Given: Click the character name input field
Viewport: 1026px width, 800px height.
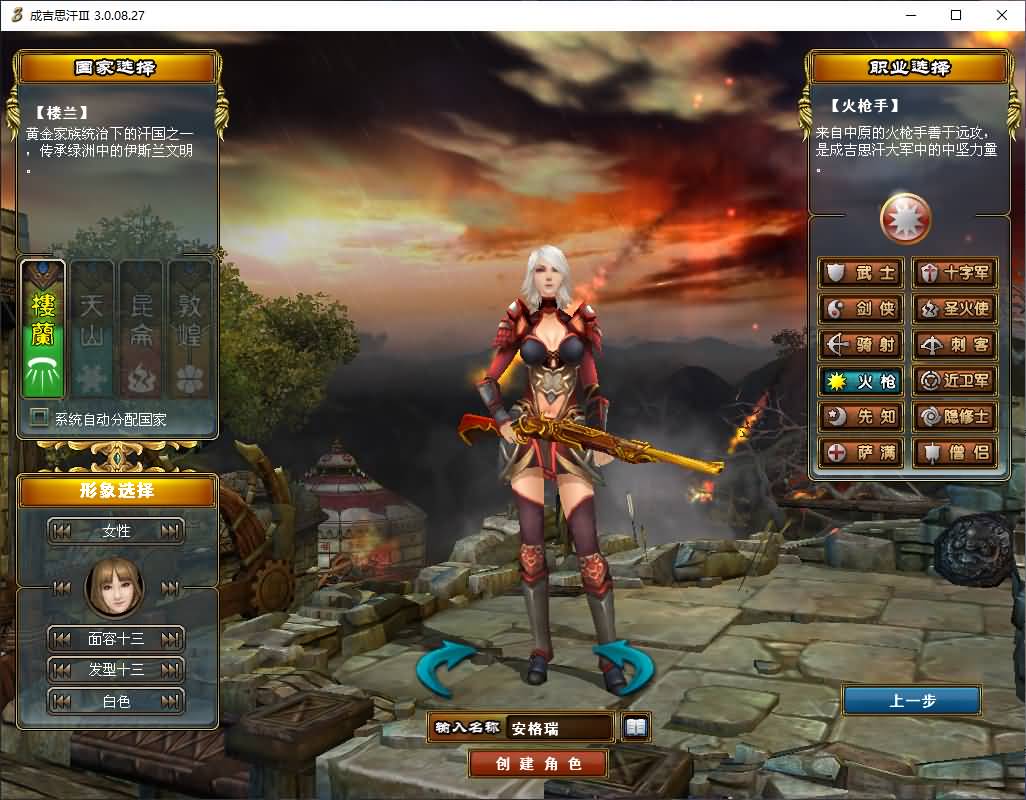Looking at the screenshot, I should 558,728.
